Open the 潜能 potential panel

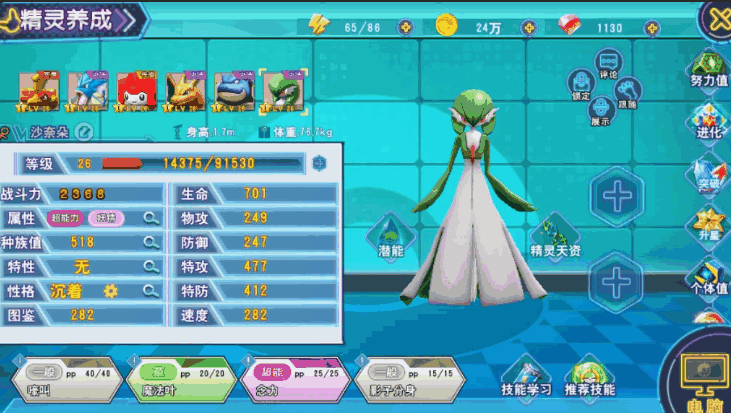pyautogui.click(x=390, y=237)
